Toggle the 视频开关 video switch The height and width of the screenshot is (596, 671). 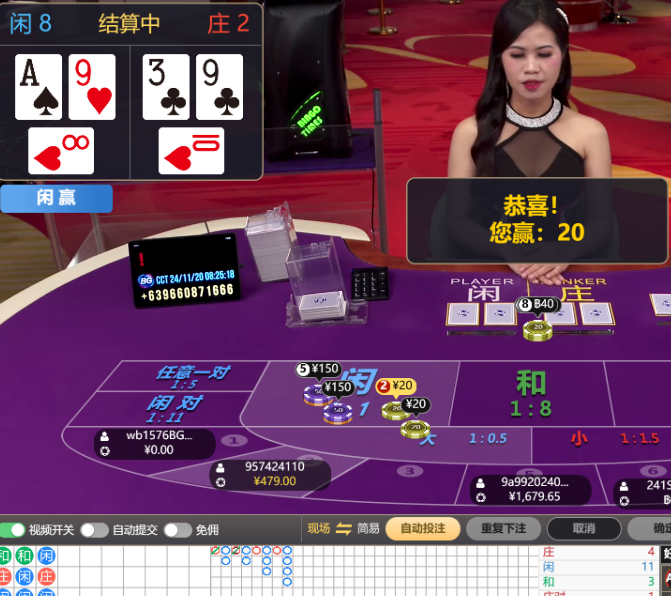14,530
